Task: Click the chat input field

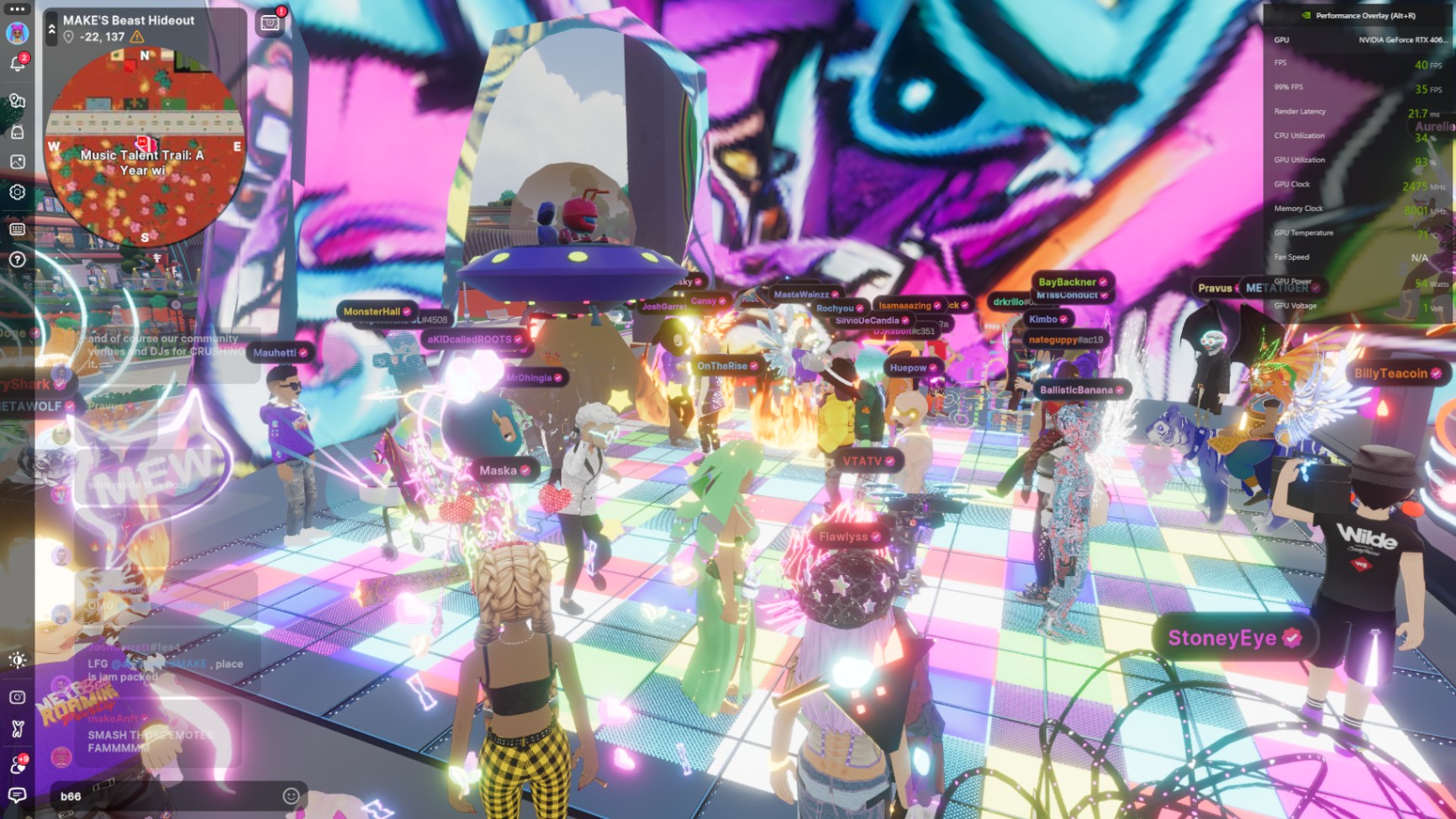Action: [168, 795]
